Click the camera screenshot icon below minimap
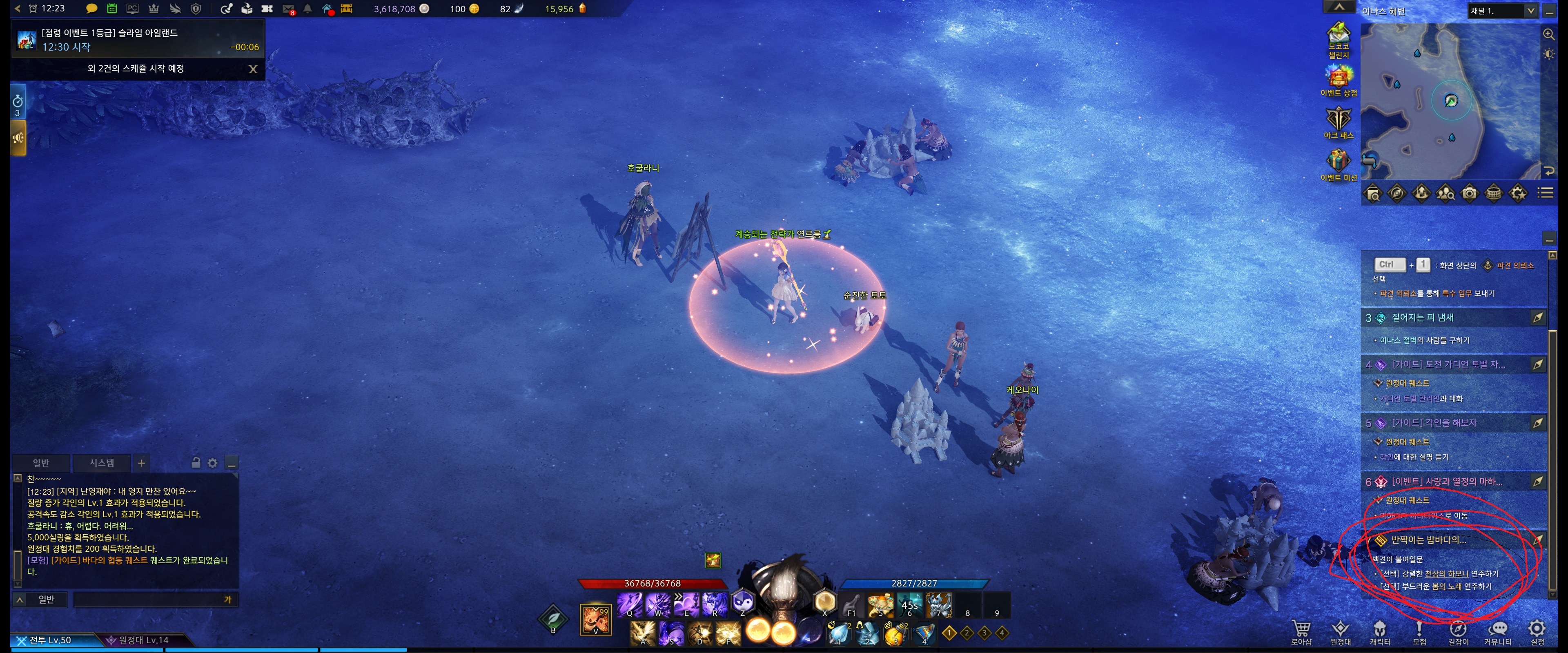The width and height of the screenshot is (1568, 653). click(x=1470, y=193)
